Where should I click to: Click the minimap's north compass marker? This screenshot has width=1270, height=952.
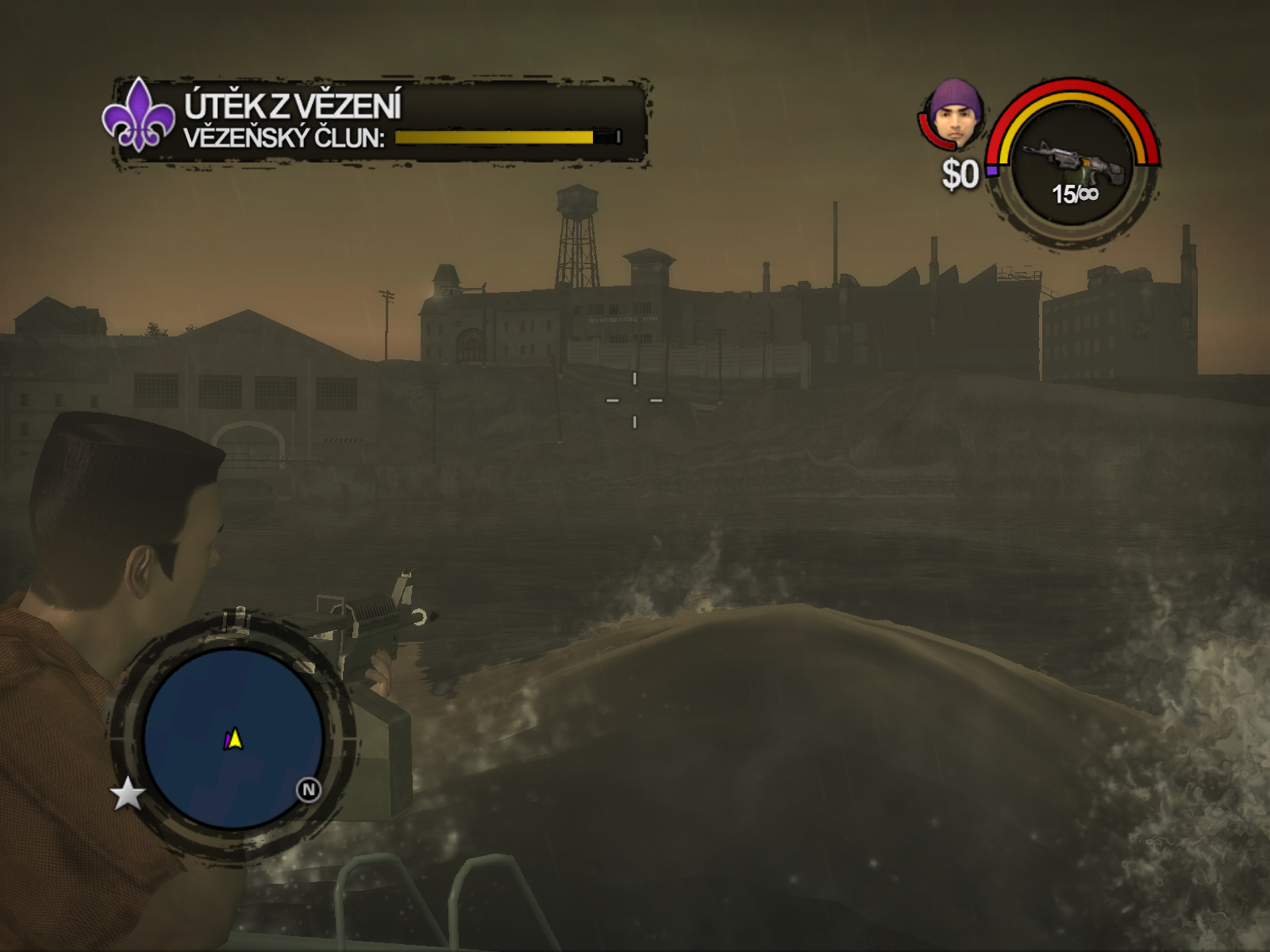click(x=309, y=789)
